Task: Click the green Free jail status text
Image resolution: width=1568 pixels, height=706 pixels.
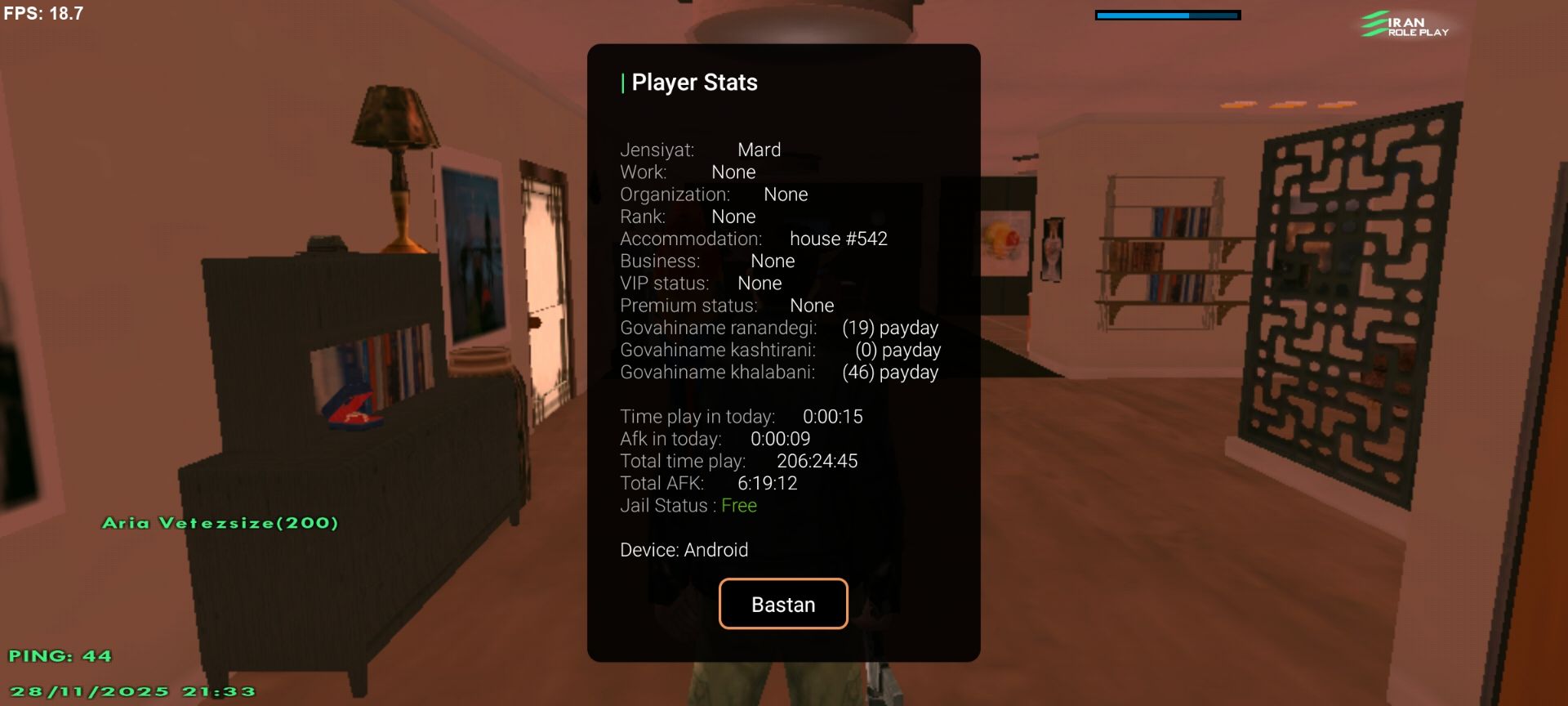Action: click(737, 506)
